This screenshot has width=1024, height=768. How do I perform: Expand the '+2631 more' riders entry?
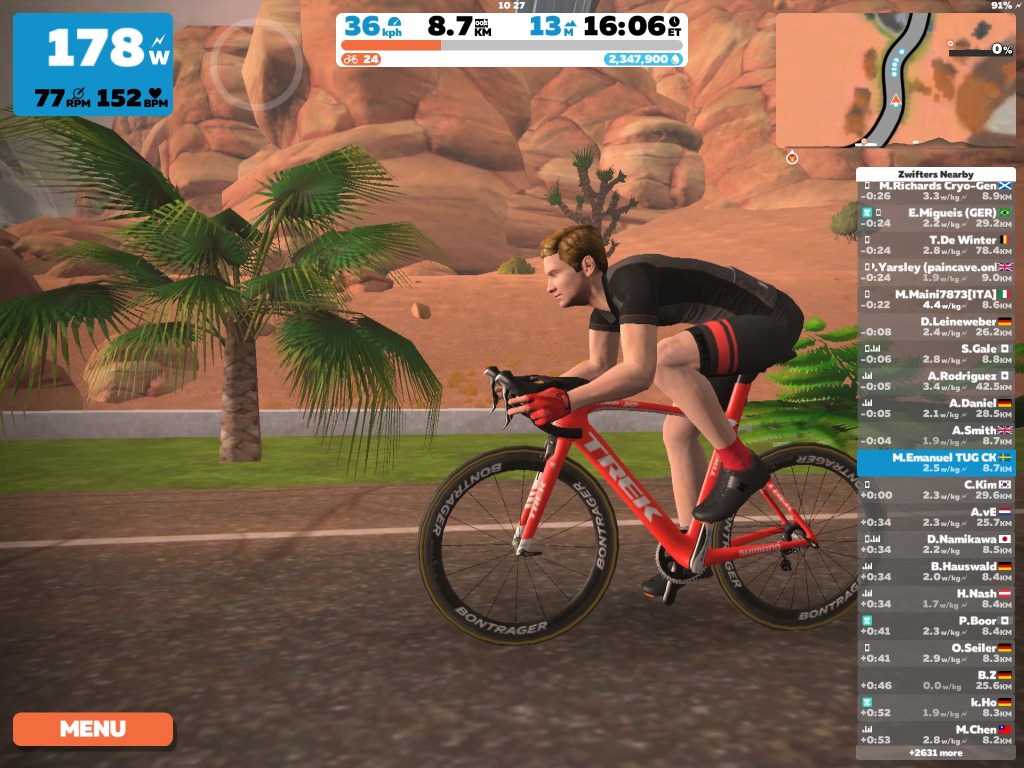tap(935, 752)
